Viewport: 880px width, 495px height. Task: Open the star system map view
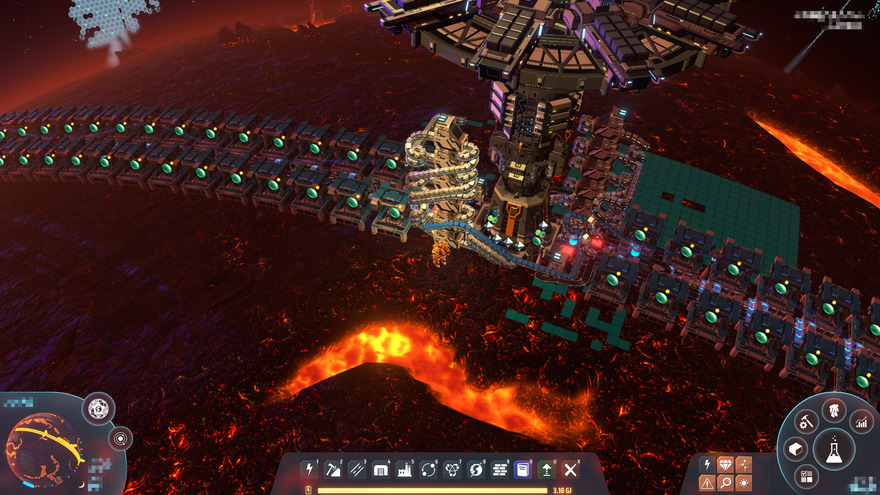121,438
